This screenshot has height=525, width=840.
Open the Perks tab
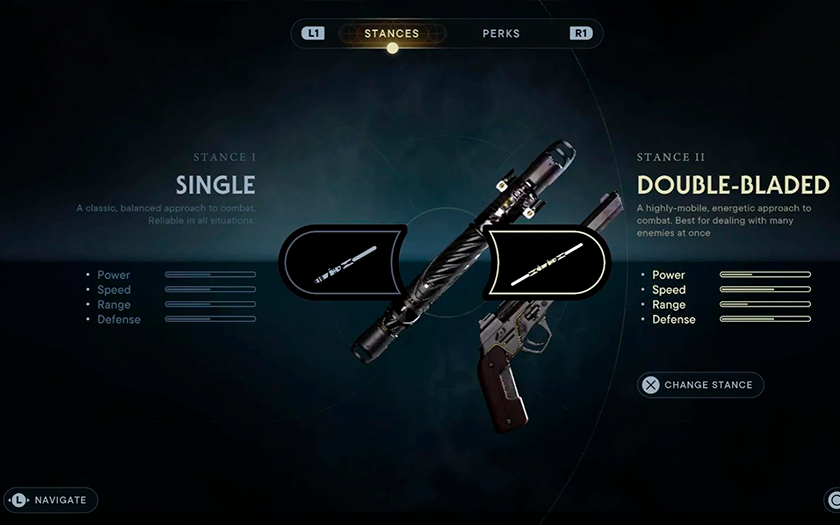click(501, 34)
